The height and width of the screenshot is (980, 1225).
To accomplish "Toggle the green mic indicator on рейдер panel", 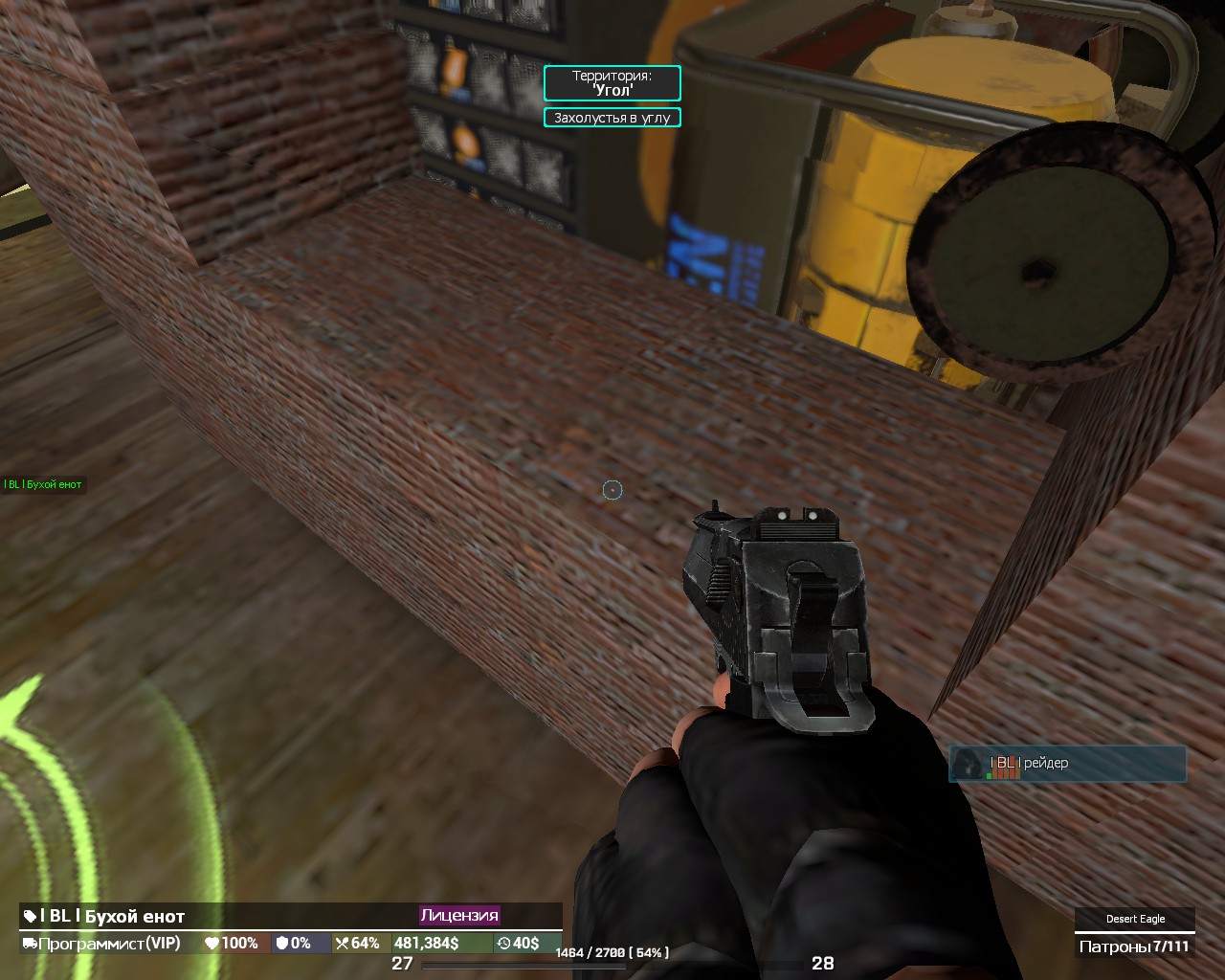I will tap(990, 775).
